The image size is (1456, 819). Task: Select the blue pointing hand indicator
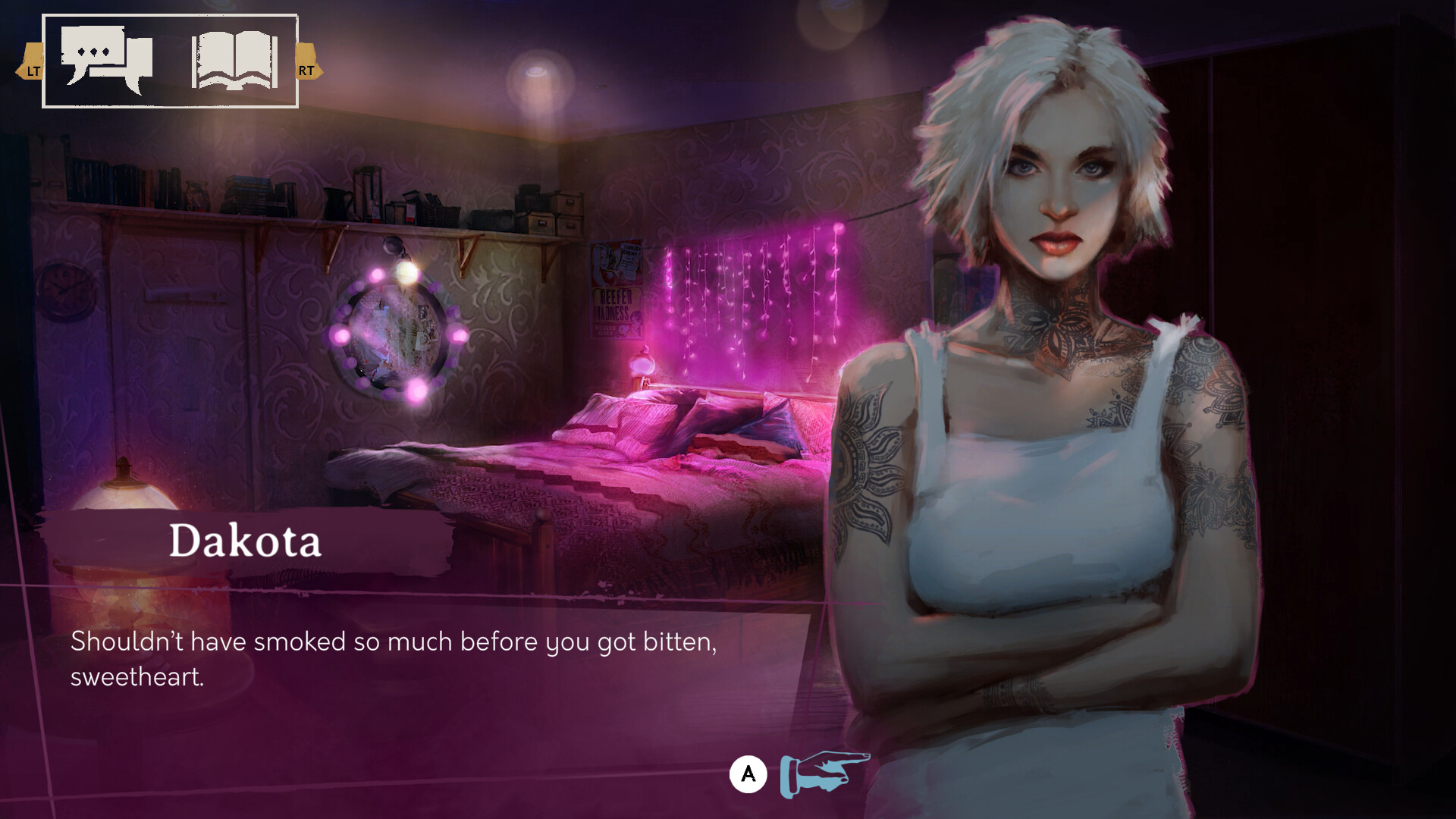(824, 773)
